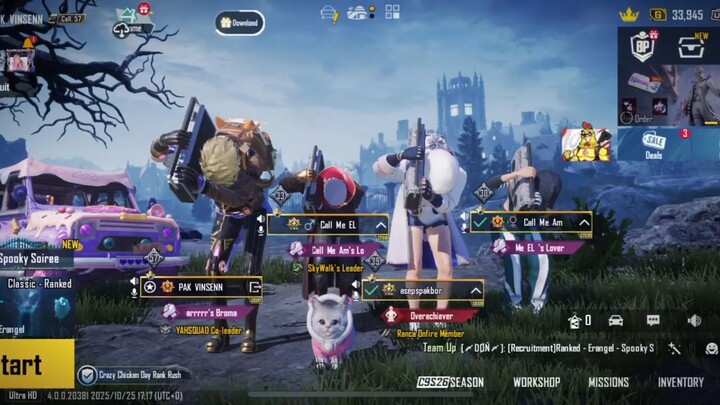Open the Missions menu

coord(608,382)
